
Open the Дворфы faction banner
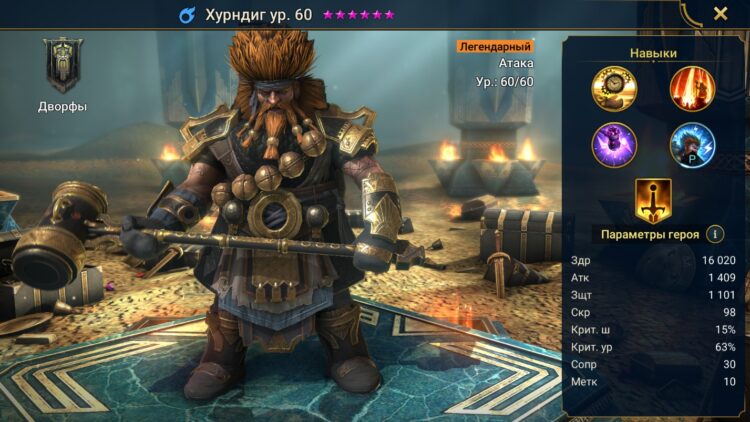tap(63, 66)
